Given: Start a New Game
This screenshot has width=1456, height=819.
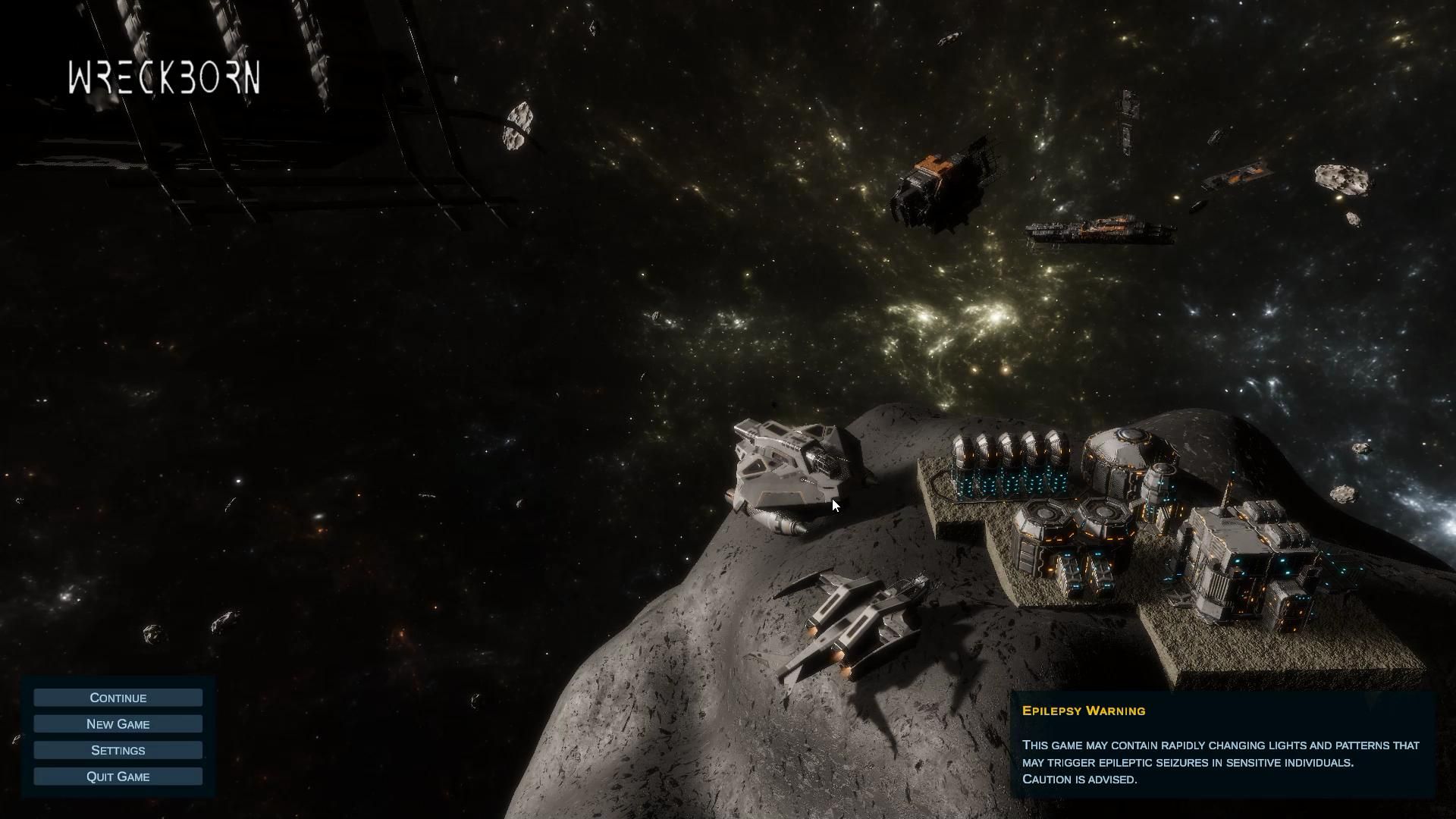Looking at the screenshot, I should [x=118, y=724].
